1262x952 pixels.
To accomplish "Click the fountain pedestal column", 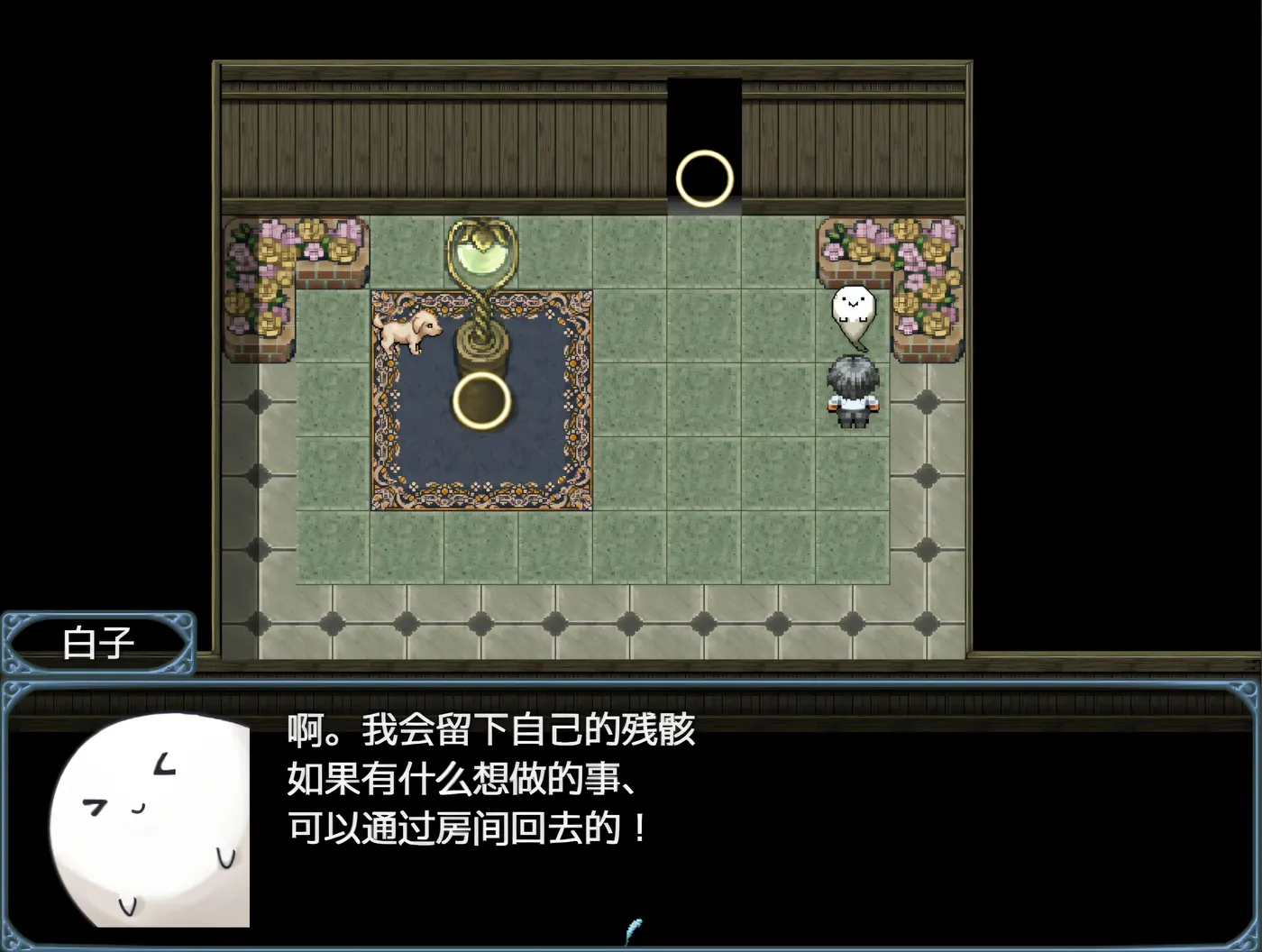I will tap(482, 352).
